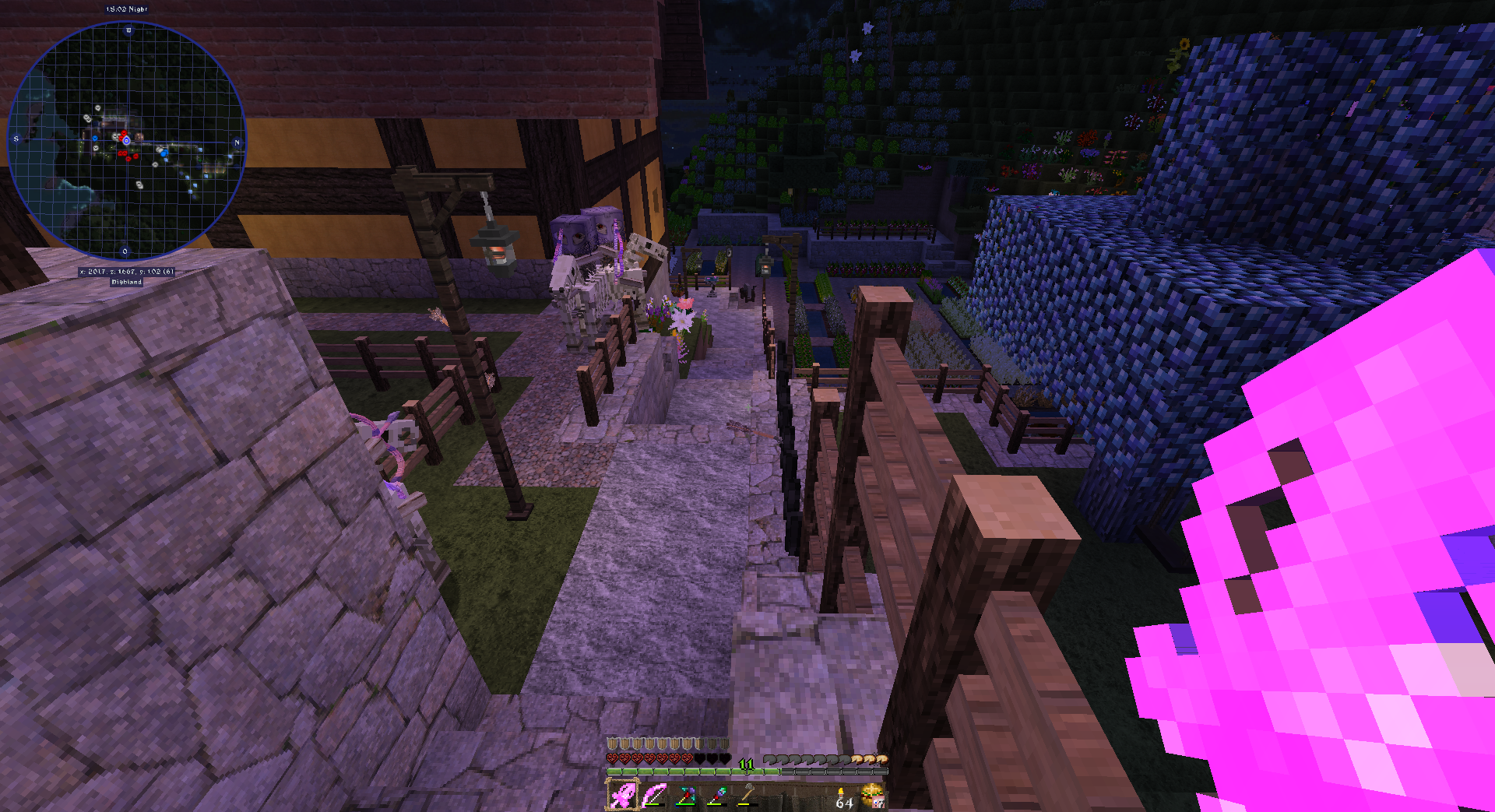This screenshot has width=1495, height=812.
Task: Select the torch stack of 64
Action: tap(842, 797)
